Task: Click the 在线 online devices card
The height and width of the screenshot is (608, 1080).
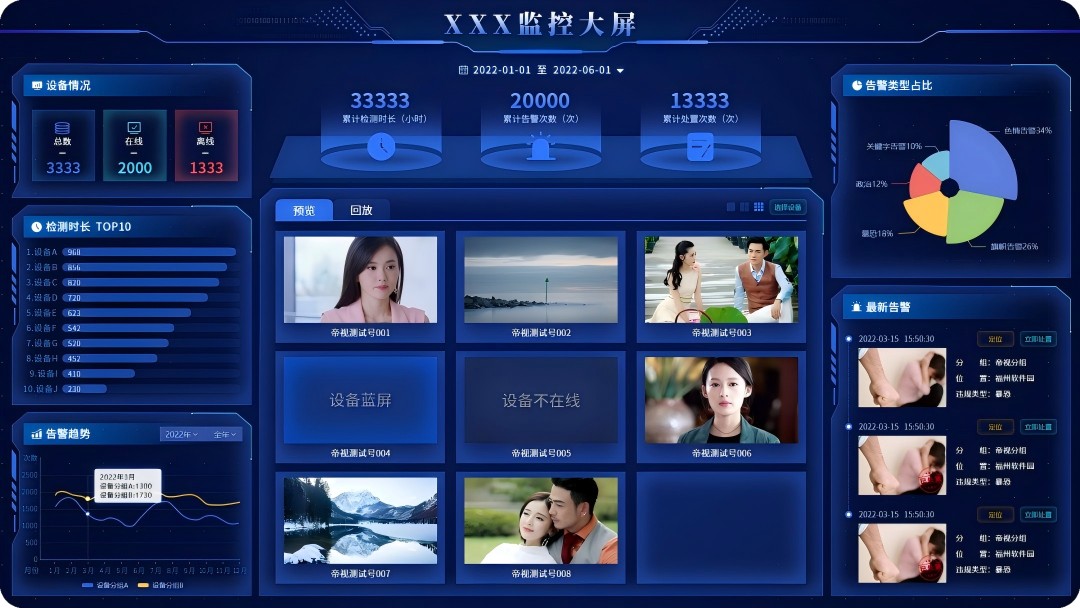Action: [135, 146]
